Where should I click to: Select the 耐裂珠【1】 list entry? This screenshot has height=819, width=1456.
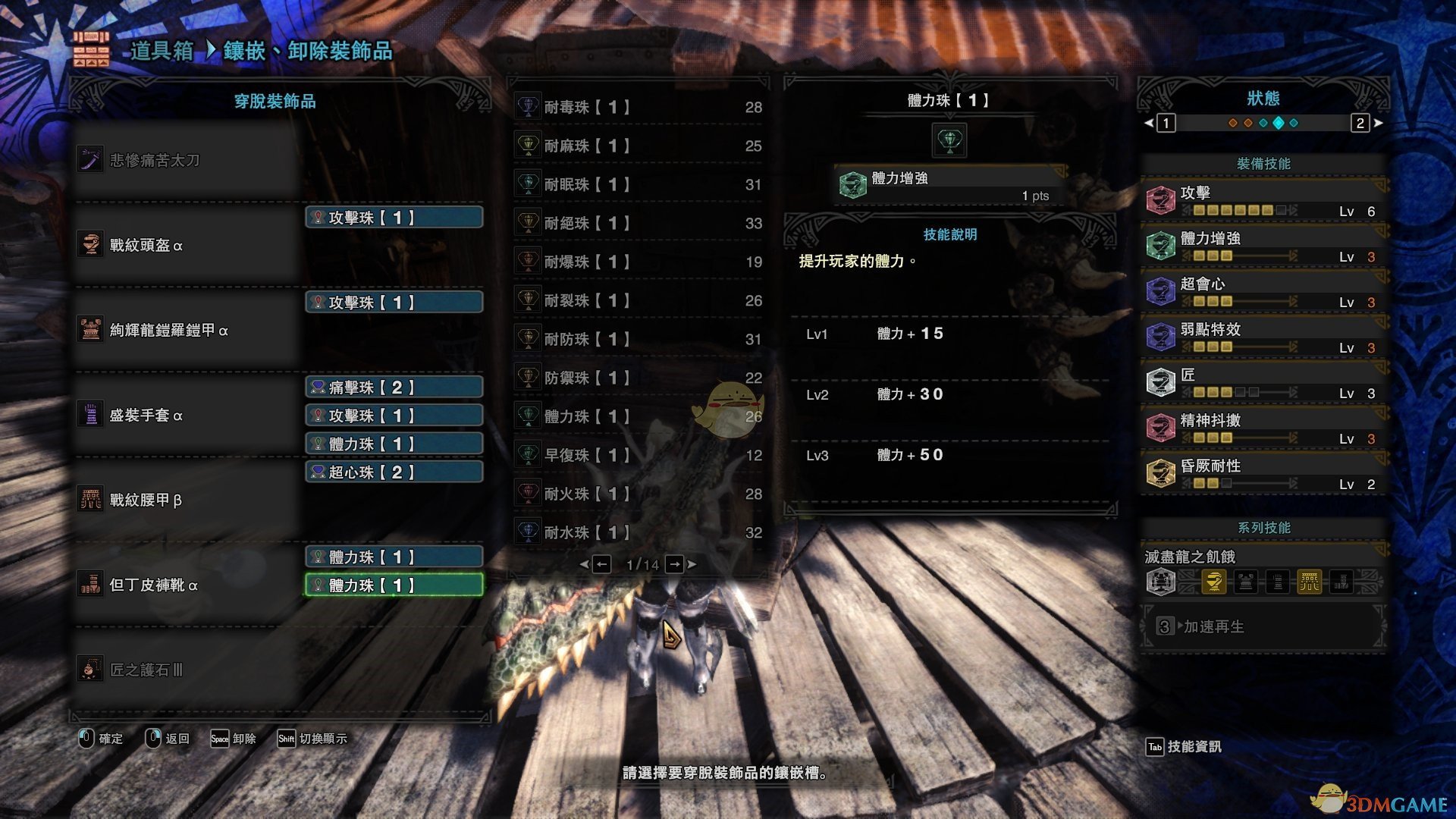(639, 300)
